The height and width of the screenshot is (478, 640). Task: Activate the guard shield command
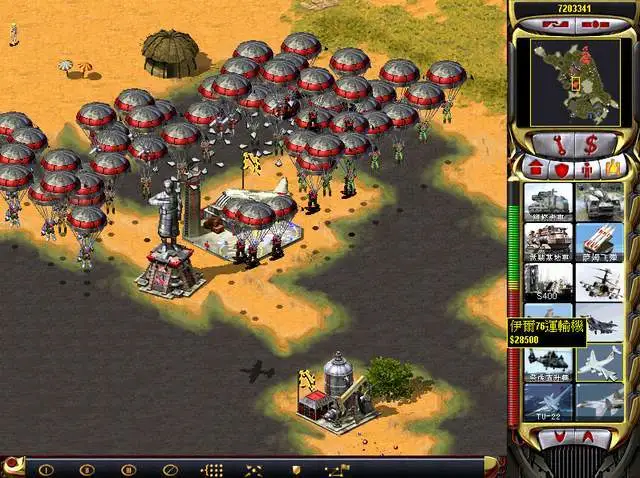point(296,468)
